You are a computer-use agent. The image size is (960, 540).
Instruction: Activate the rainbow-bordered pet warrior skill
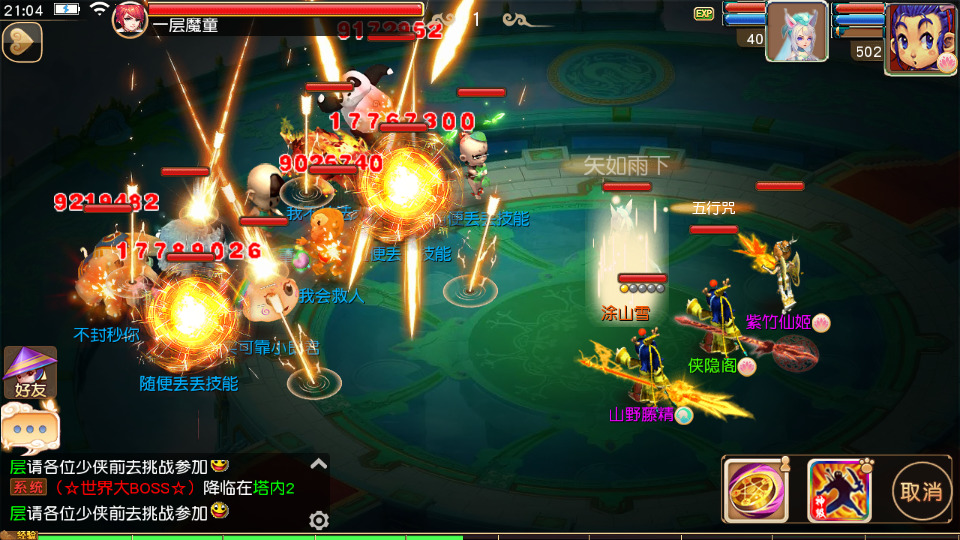tap(837, 490)
